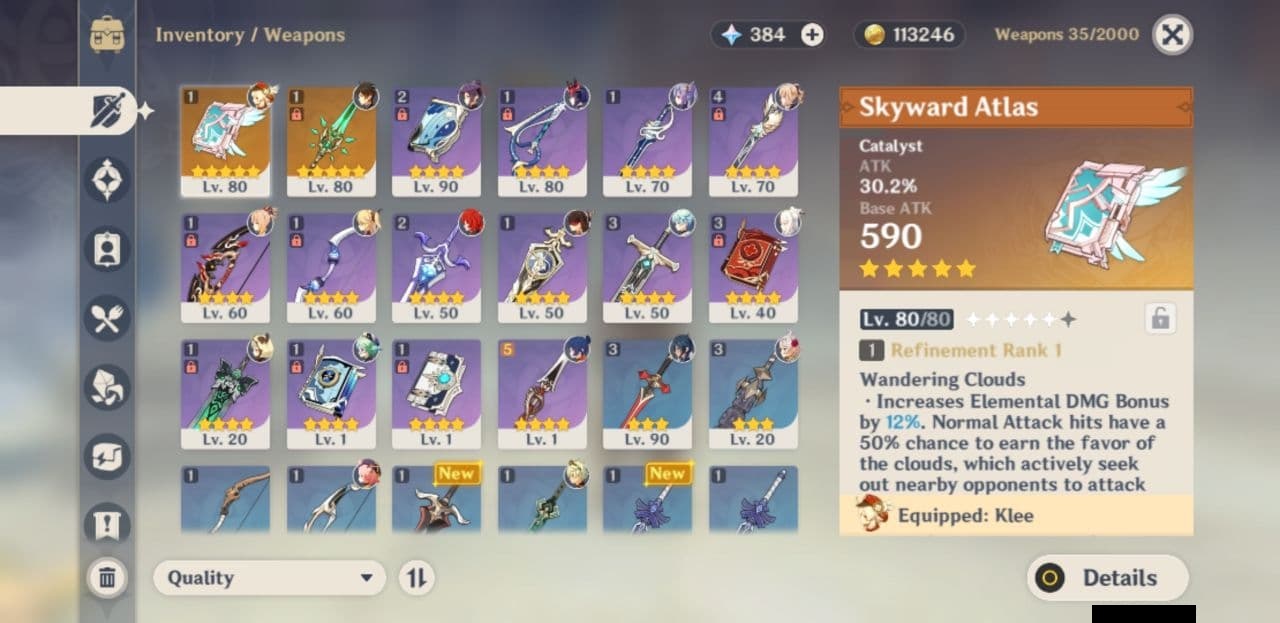Open the Quality sort dropdown
This screenshot has height=623, width=1280.
click(x=269, y=578)
